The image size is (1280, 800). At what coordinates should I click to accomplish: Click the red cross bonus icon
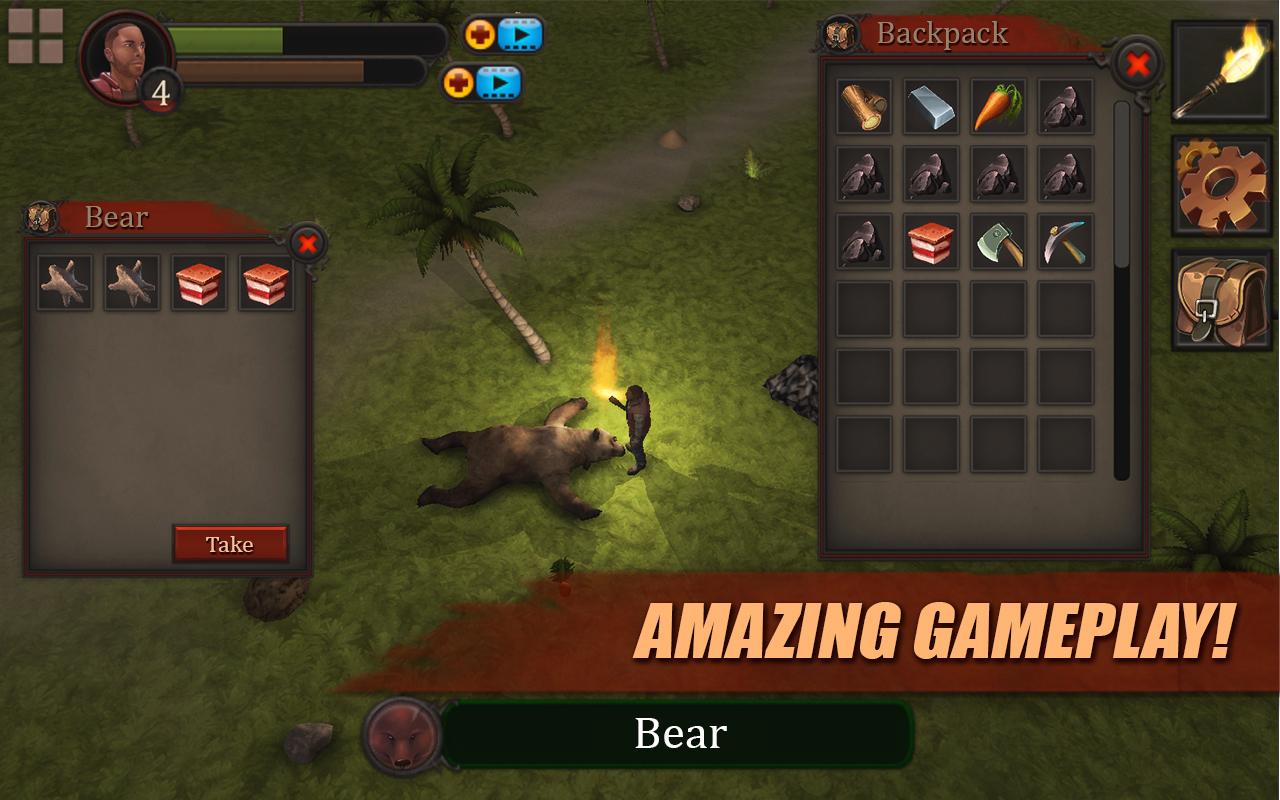(481, 33)
